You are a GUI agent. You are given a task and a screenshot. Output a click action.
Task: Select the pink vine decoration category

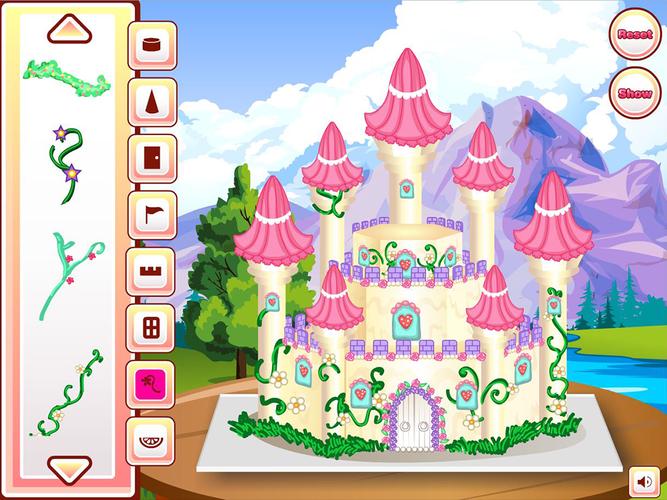(152, 383)
